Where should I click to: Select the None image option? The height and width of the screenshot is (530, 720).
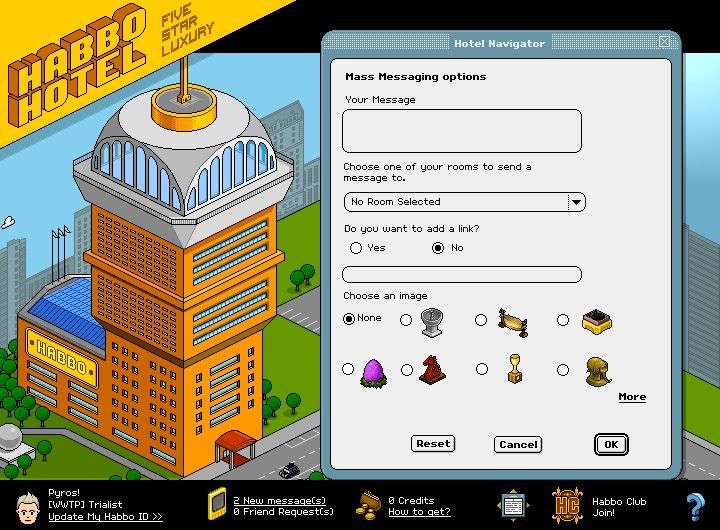pos(349,319)
